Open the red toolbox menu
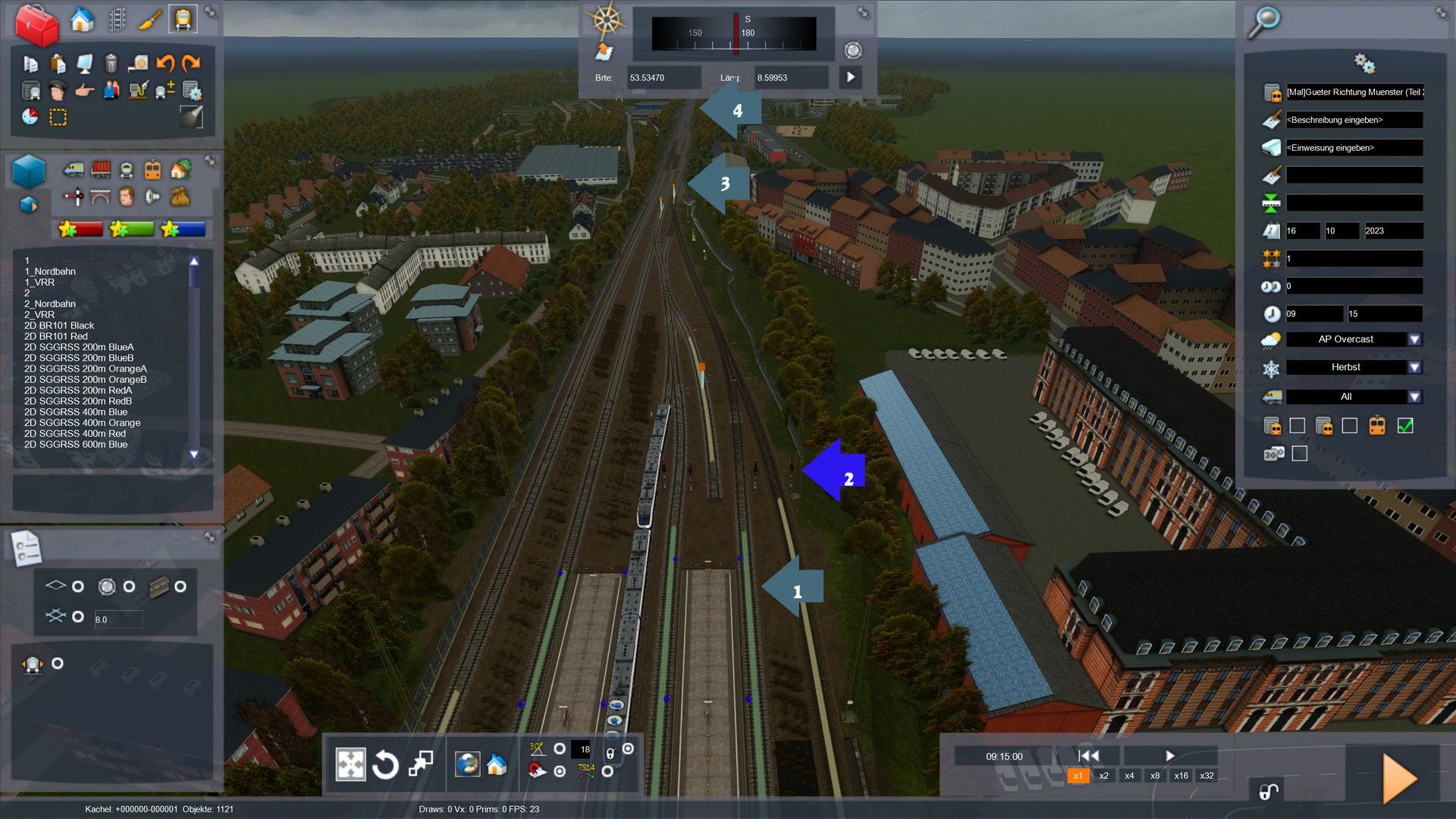This screenshot has height=819, width=1456. [36, 25]
